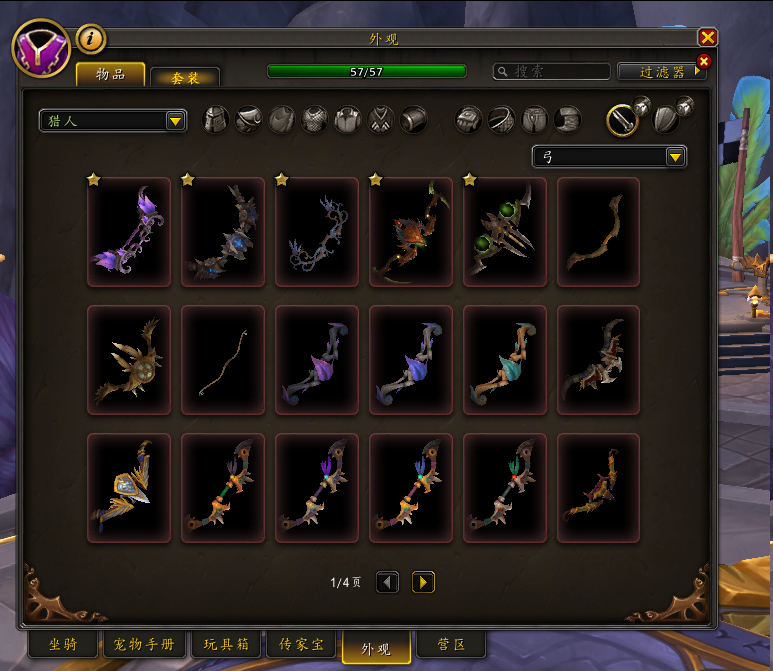Switch to the 套装 sets tab
The image size is (773, 671).
[x=185, y=76]
